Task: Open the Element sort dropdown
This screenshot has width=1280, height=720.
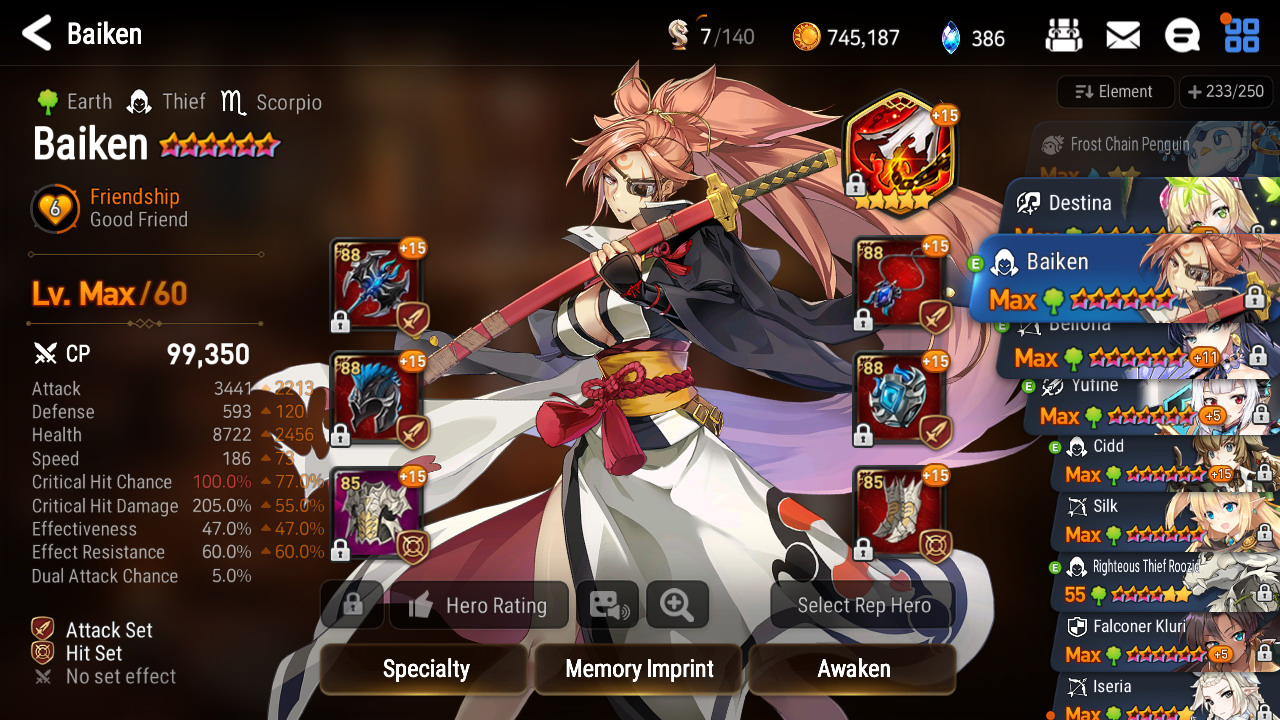Action: pos(1115,92)
